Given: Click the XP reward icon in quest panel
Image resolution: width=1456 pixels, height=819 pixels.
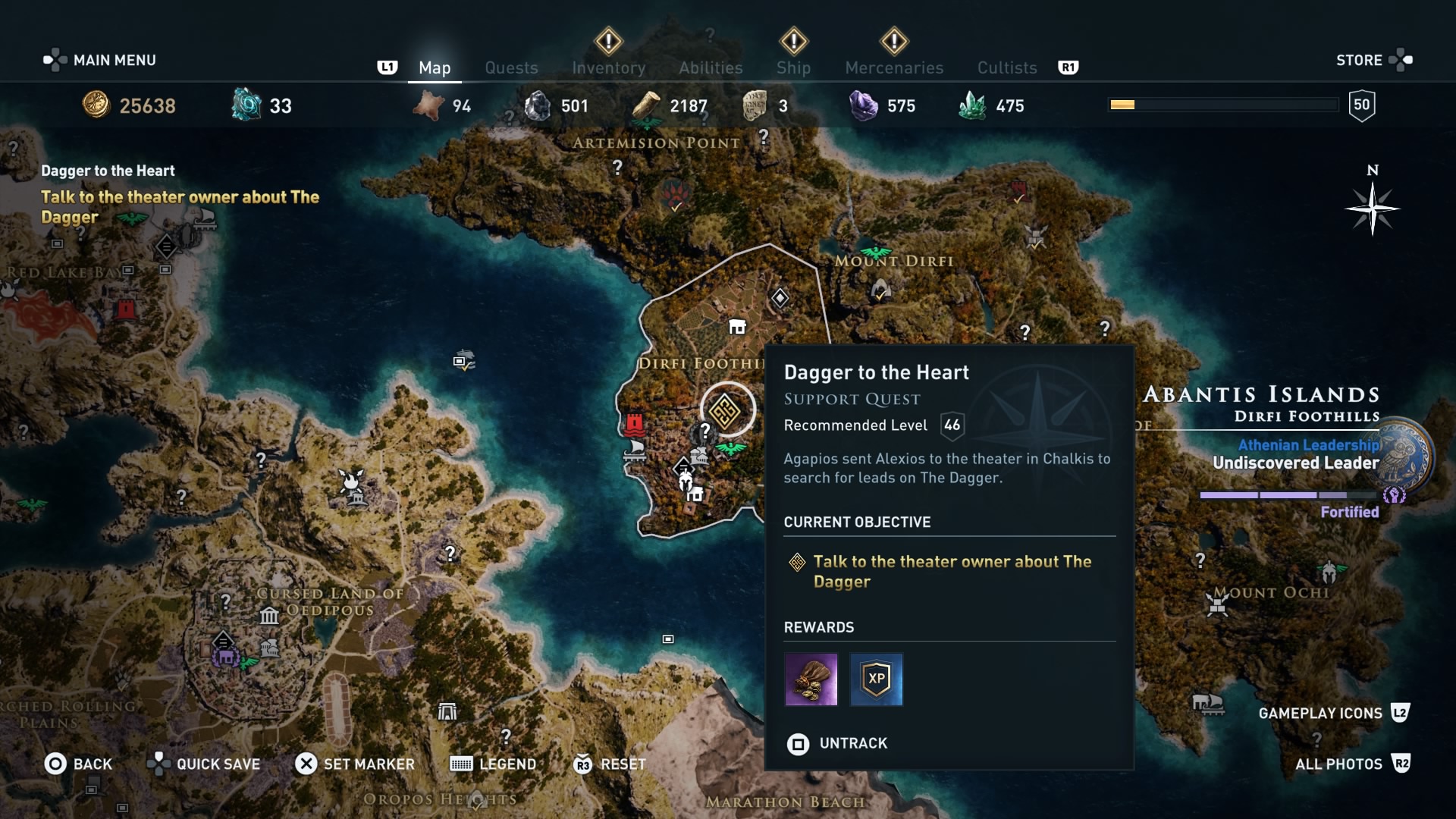Looking at the screenshot, I should coord(876,679).
